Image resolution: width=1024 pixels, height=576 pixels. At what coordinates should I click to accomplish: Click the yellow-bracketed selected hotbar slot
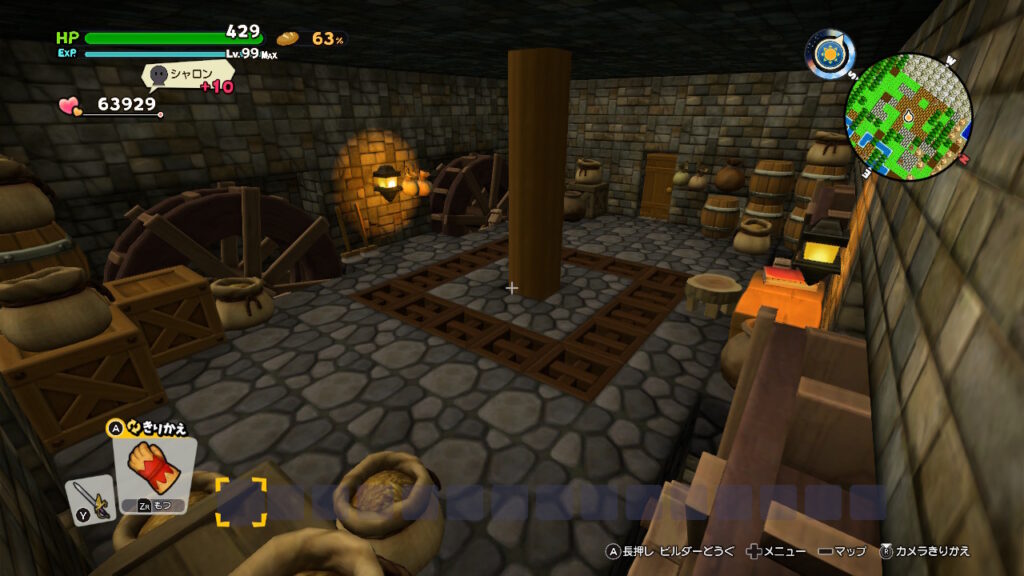[241, 501]
